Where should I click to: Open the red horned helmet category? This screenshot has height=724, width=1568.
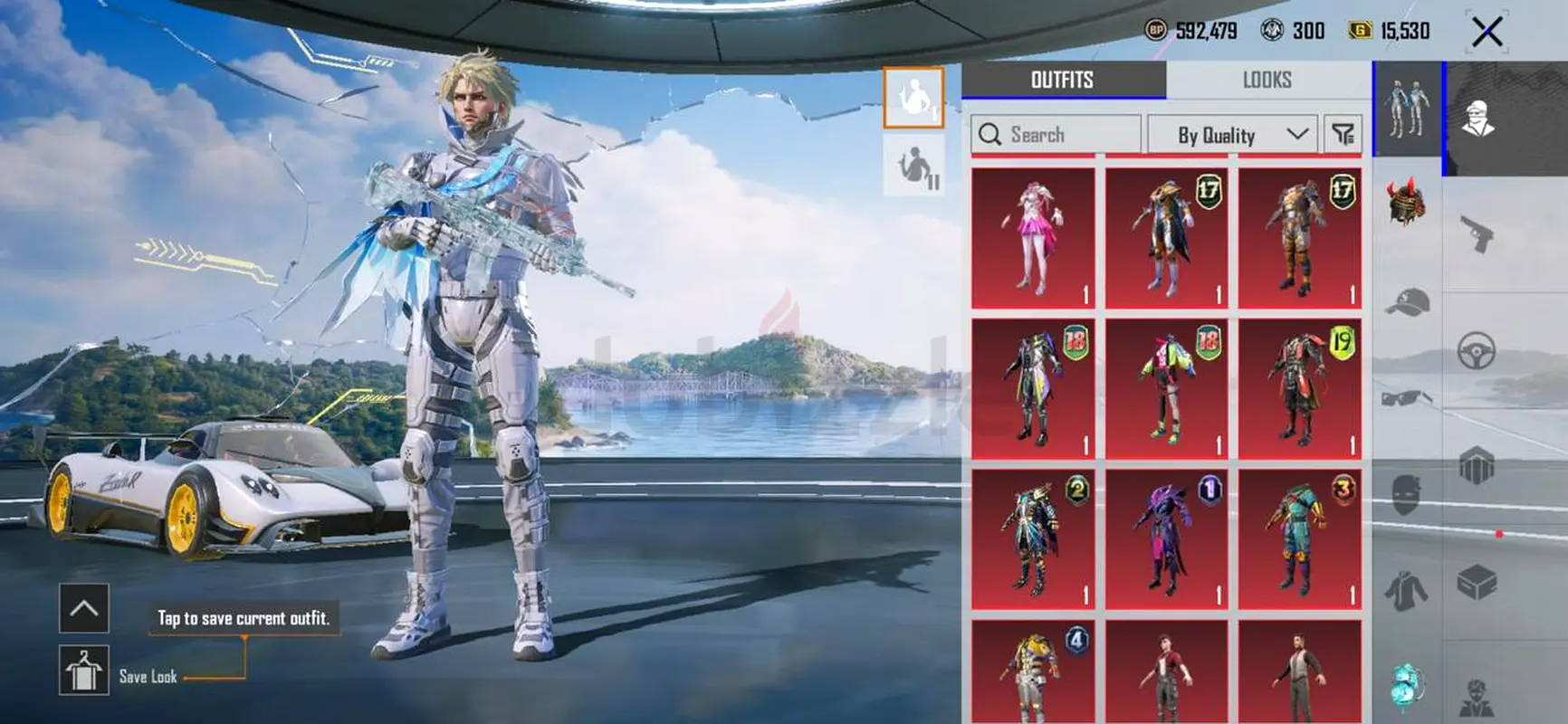(x=1406, y=202)
